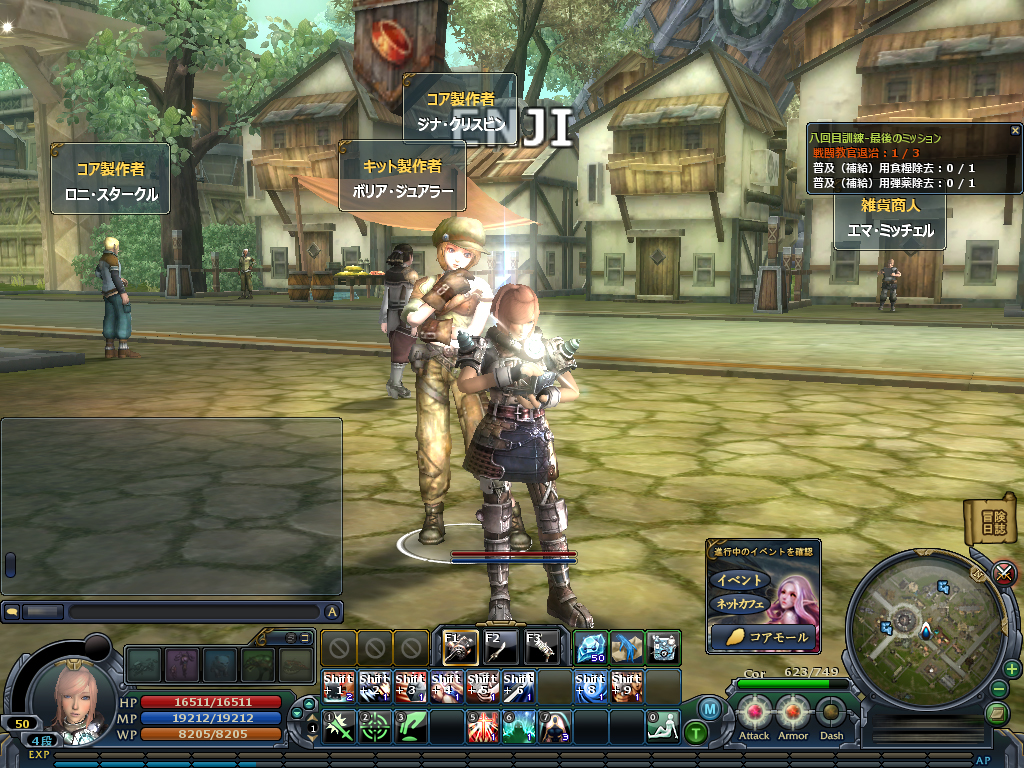
Task: Select the F3 weapon slot
Action: [541, 648]
